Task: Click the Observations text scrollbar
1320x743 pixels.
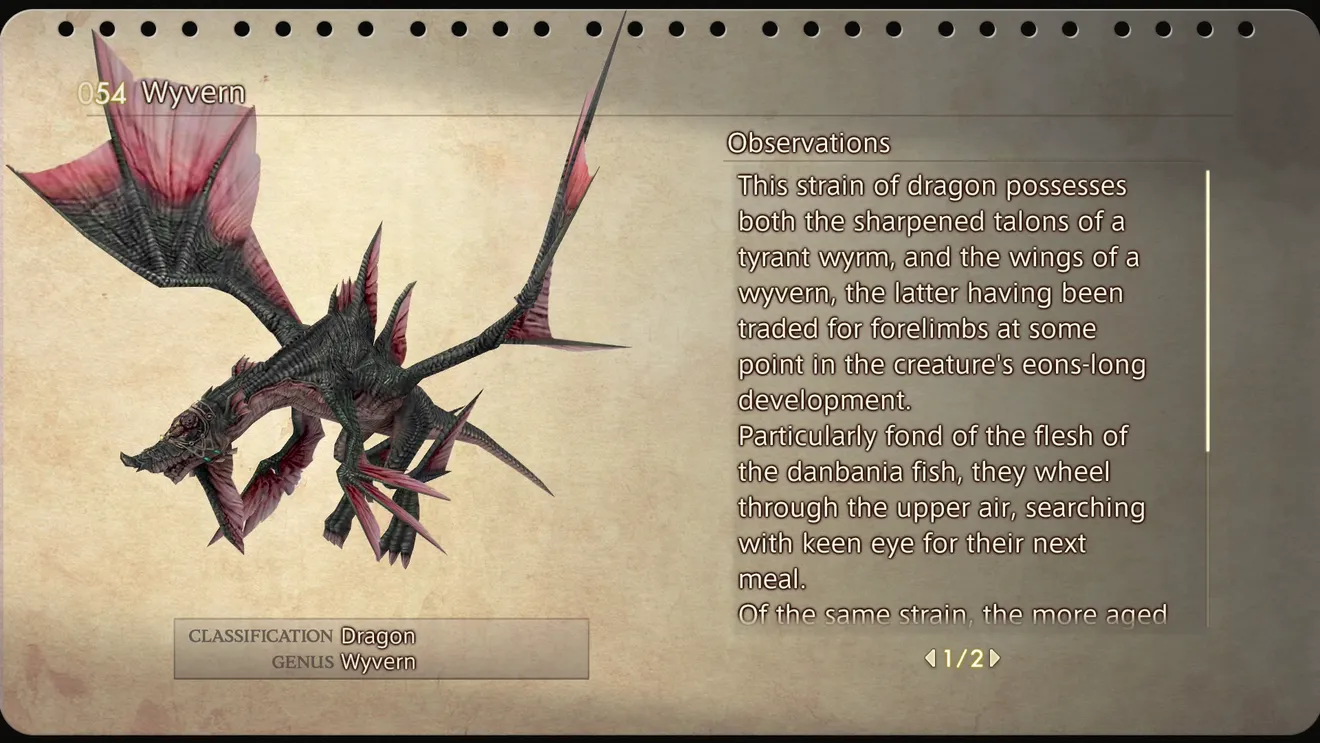Action: [1208, 311]
